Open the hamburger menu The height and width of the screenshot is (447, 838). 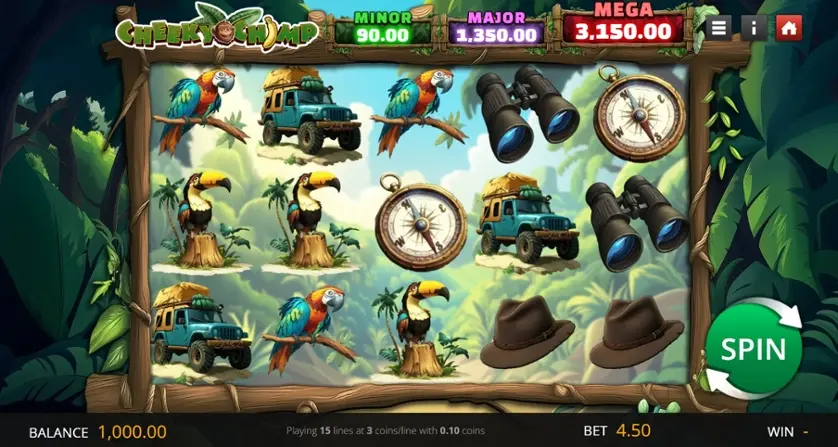click(719, 28)
